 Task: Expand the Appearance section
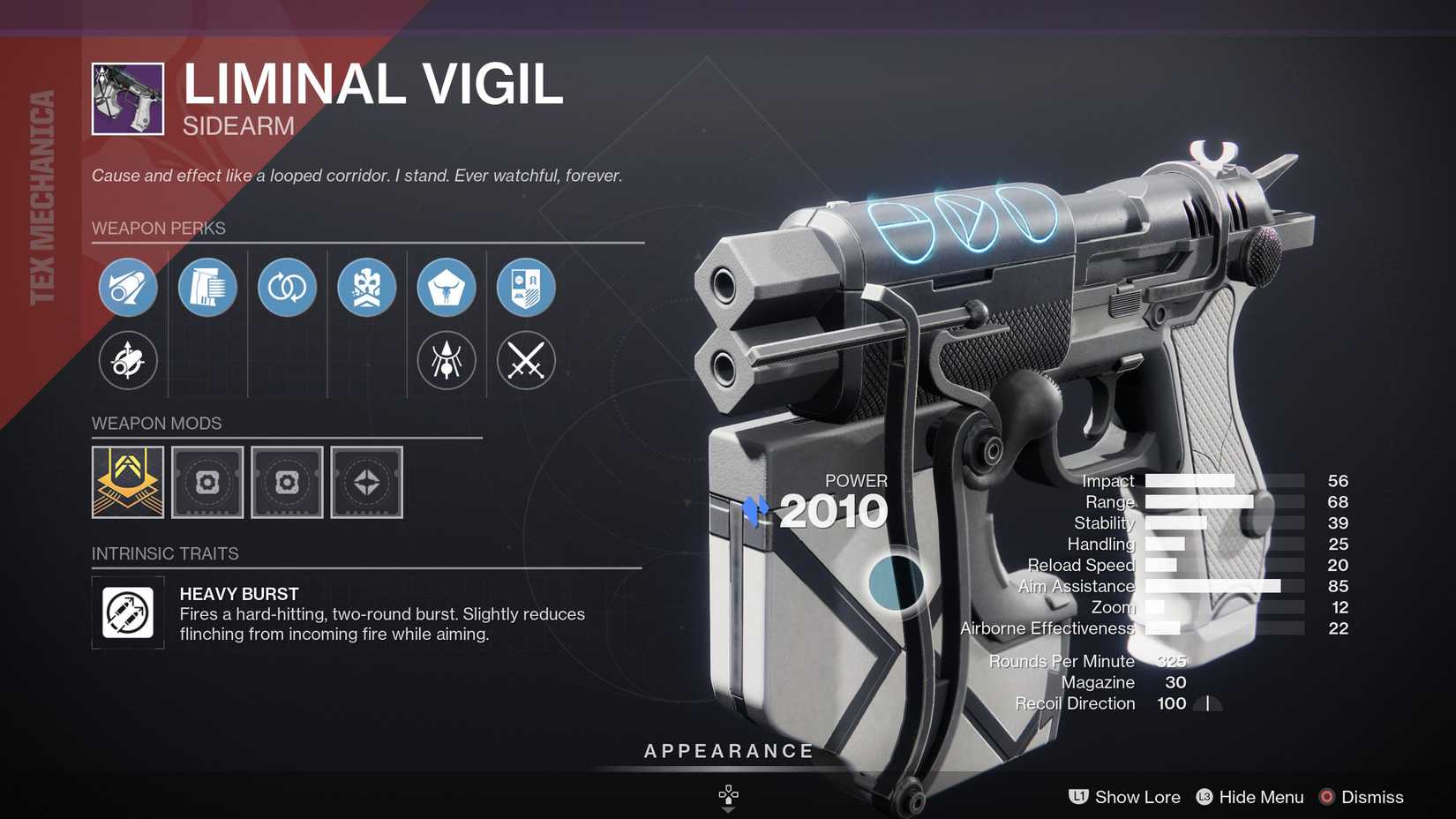tap(727, 751)
